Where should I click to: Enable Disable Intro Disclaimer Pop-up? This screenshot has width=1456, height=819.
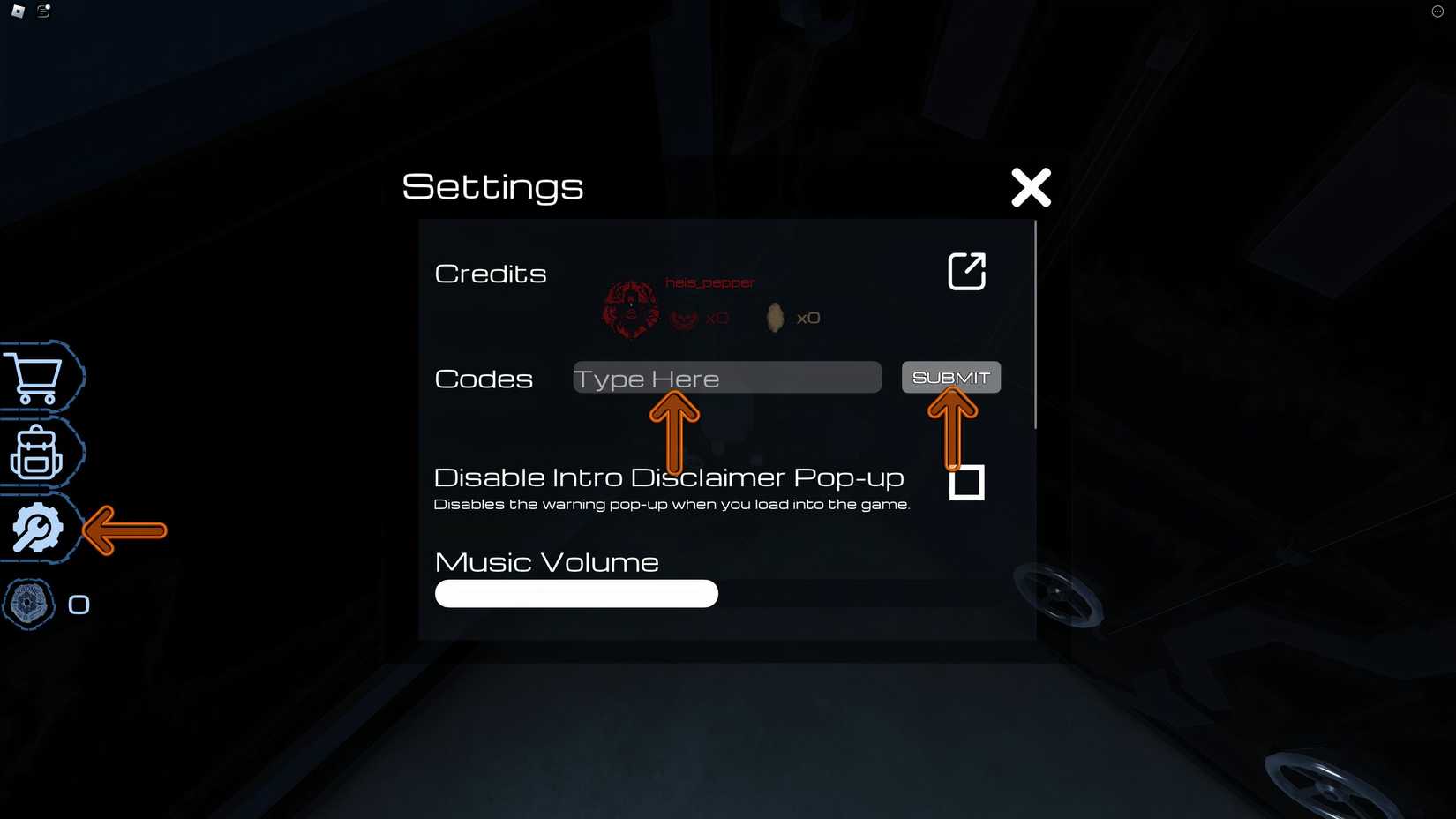coord(966,483)
